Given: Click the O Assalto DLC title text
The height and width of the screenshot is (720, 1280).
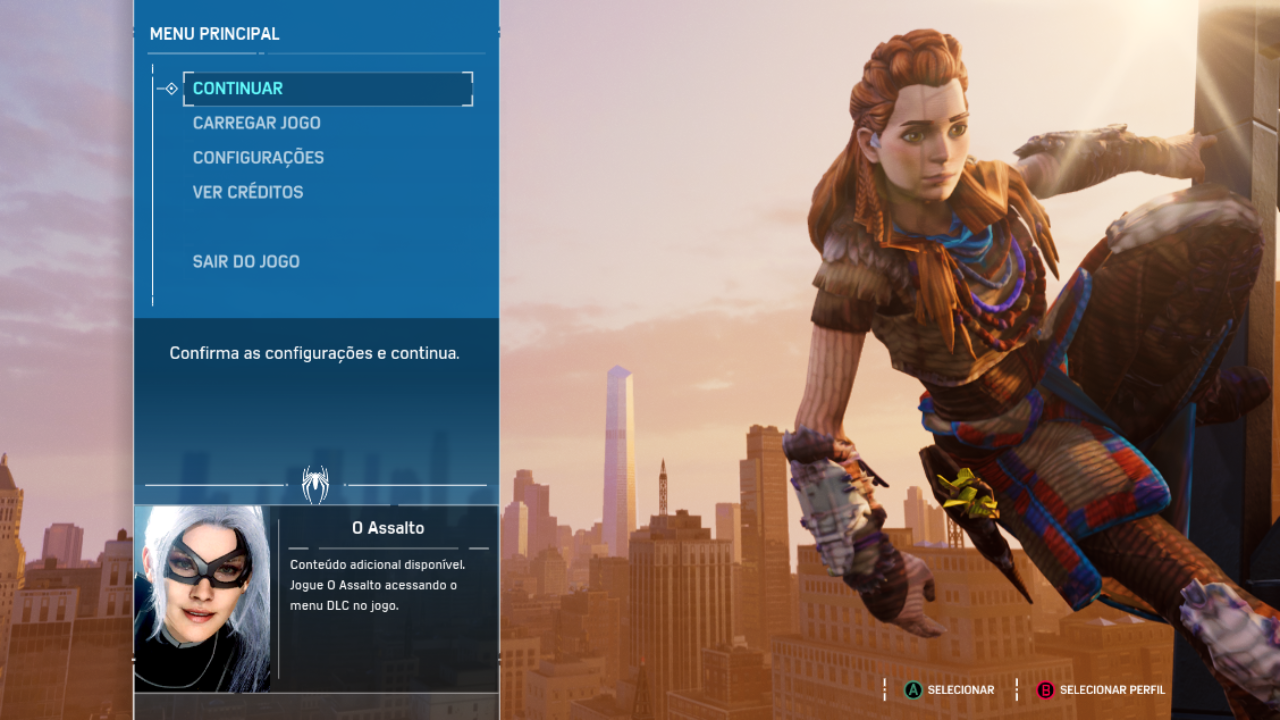Looking at the screenshot, I should pos(389,527).
